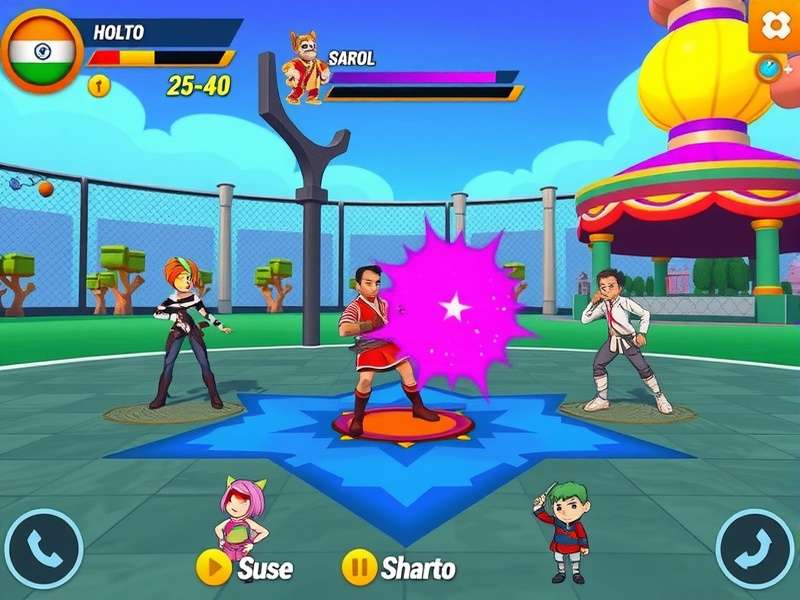The width and height of the screenshot is (800, 600).
Task: Tap the phone handset button
Action: [x=43, y=548]
